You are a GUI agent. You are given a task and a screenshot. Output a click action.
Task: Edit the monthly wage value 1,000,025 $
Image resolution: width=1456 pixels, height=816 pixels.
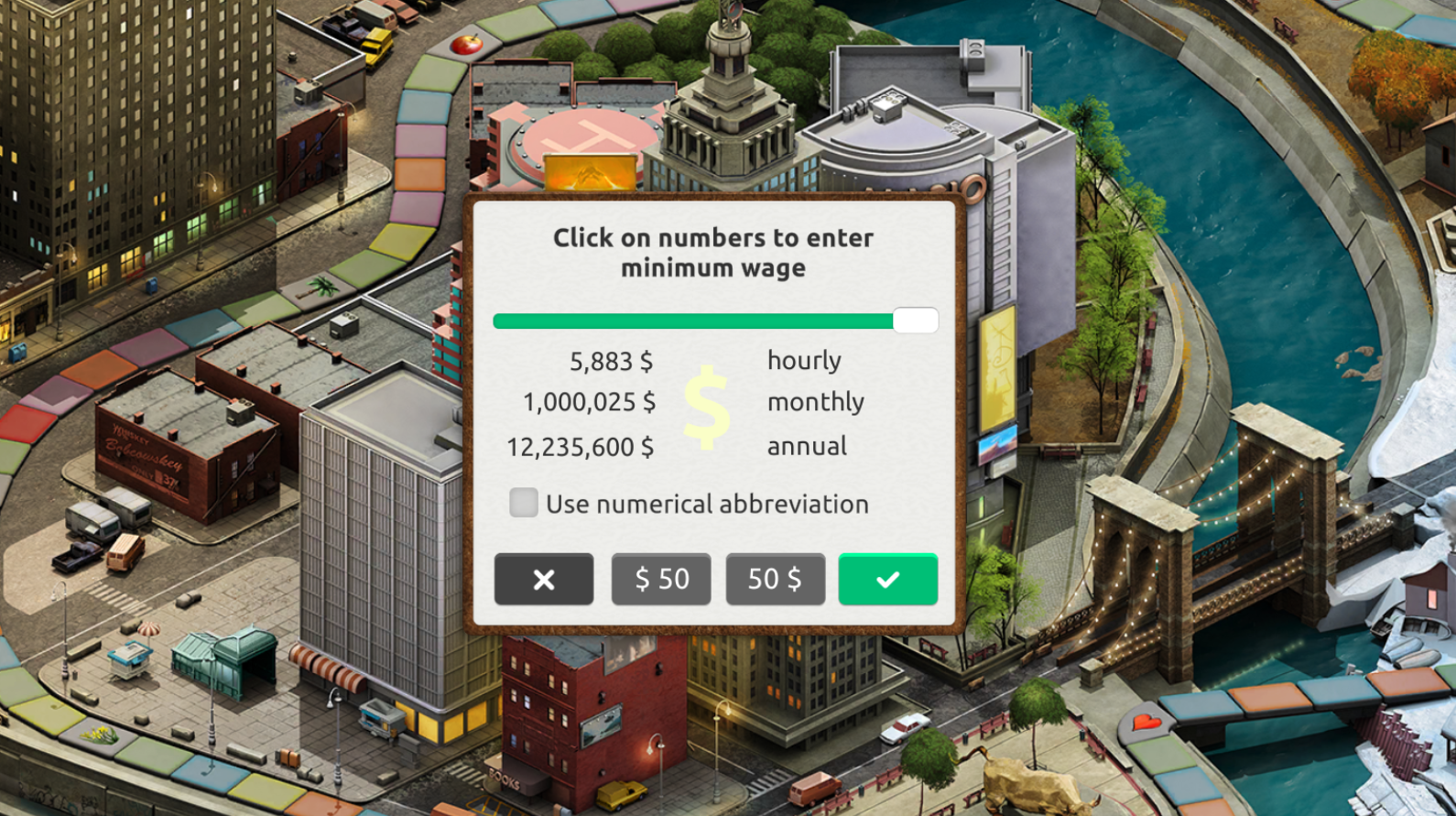pyautogui.click(x=589, y=402)
